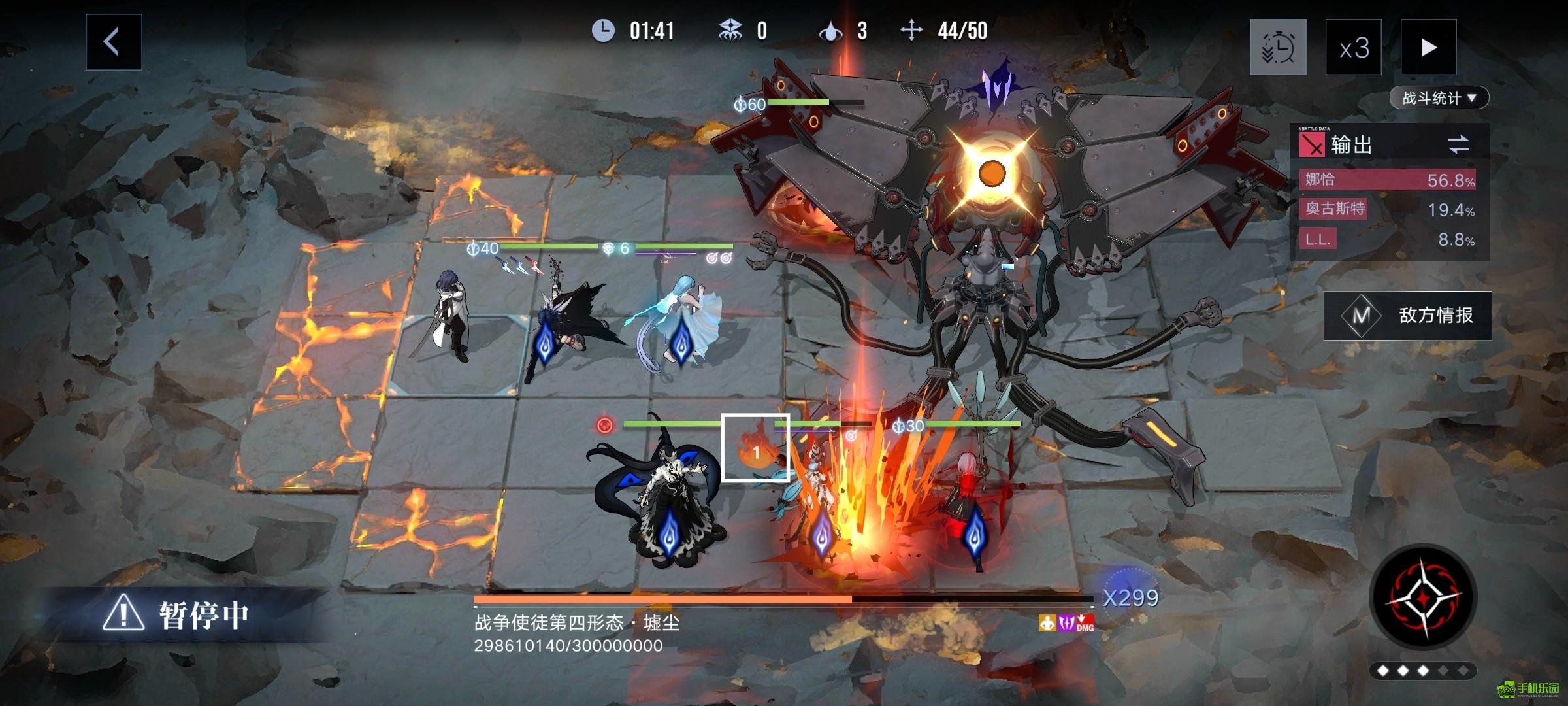This screenshot has width=1568, height=706.
Task: Click the water-drop resource icon showing 3
Action: coord(831,29)
